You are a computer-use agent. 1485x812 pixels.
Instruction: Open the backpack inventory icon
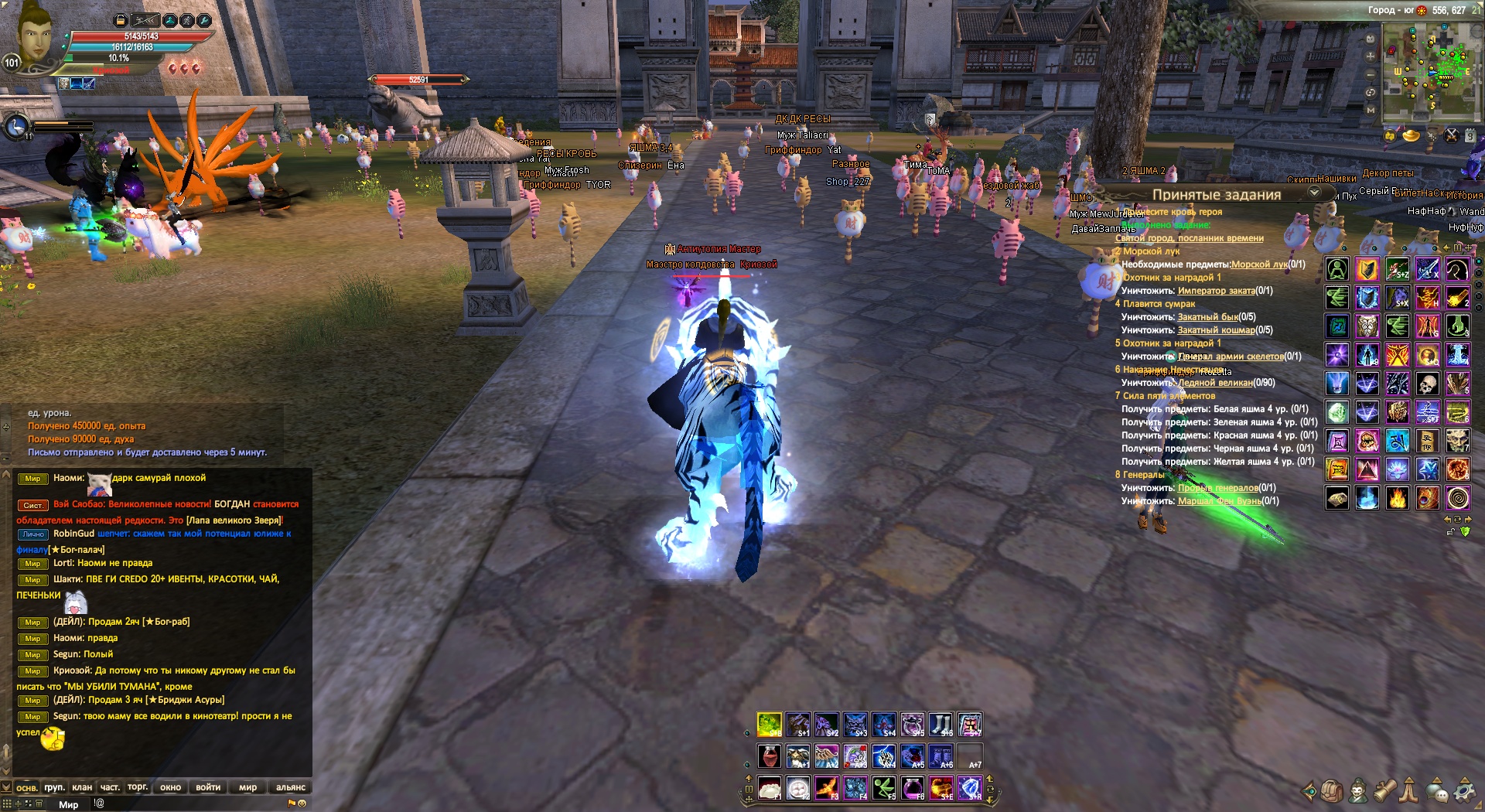1332,791
